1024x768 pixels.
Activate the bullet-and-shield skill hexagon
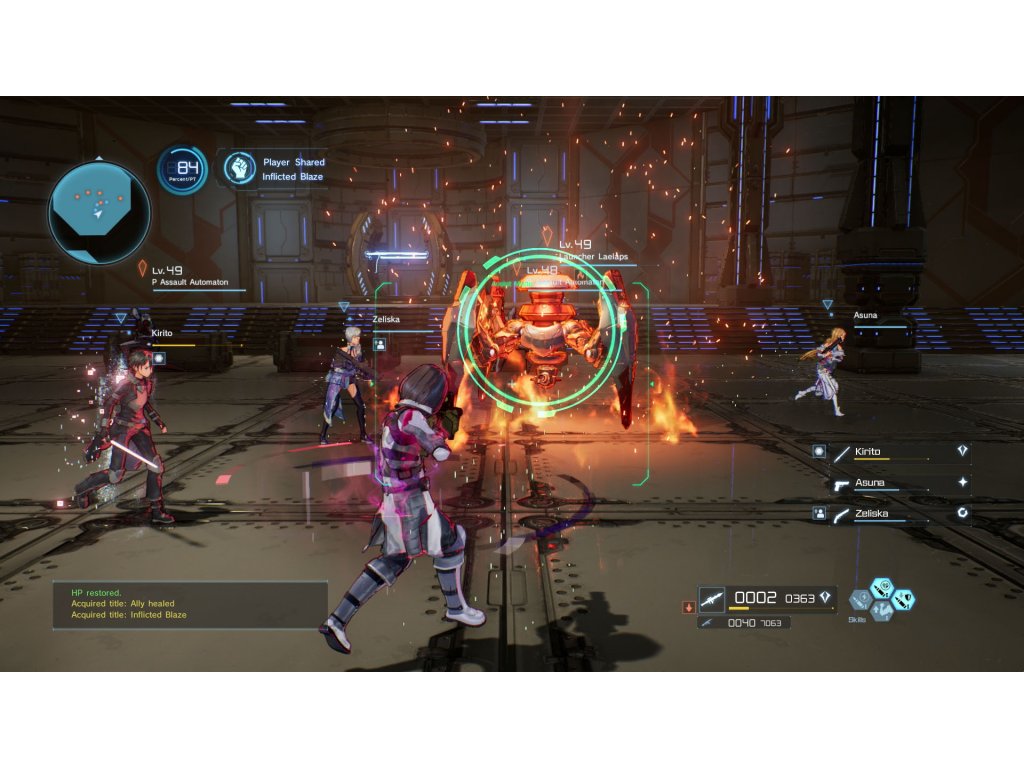903,600
